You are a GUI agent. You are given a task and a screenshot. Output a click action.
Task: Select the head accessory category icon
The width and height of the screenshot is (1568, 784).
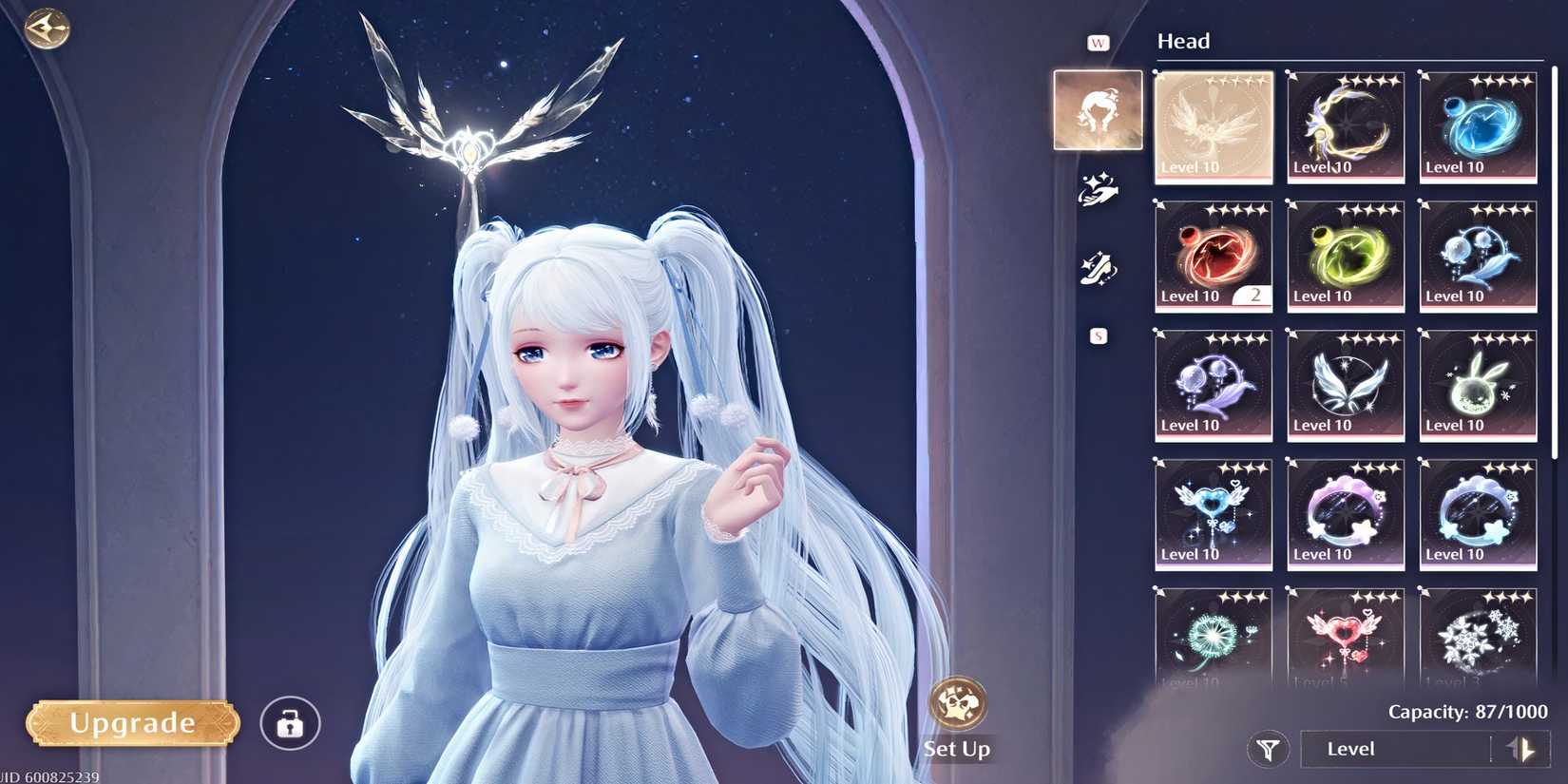click(x=1098, y=109)
